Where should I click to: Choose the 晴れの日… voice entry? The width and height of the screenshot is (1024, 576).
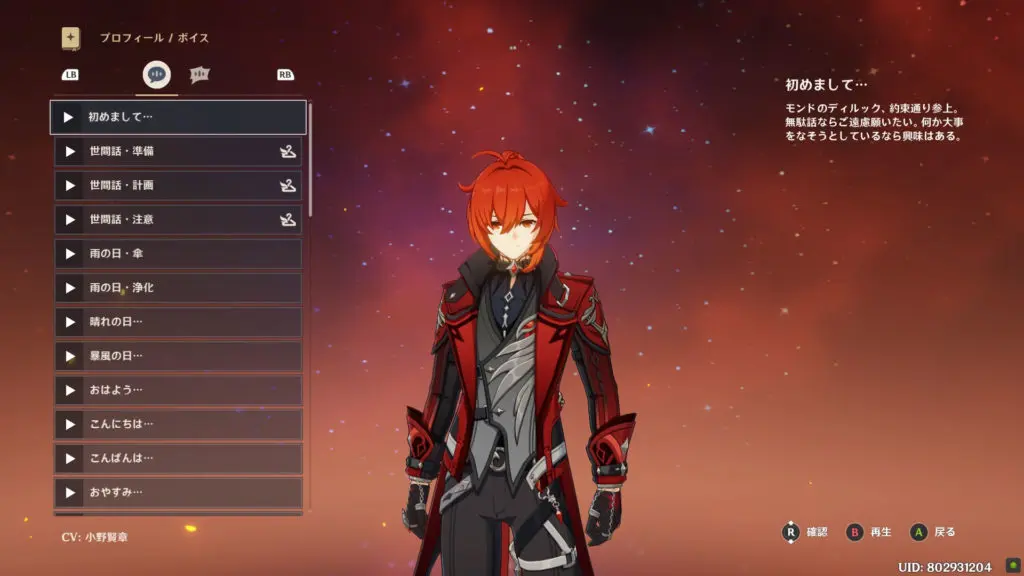[178, 321]
